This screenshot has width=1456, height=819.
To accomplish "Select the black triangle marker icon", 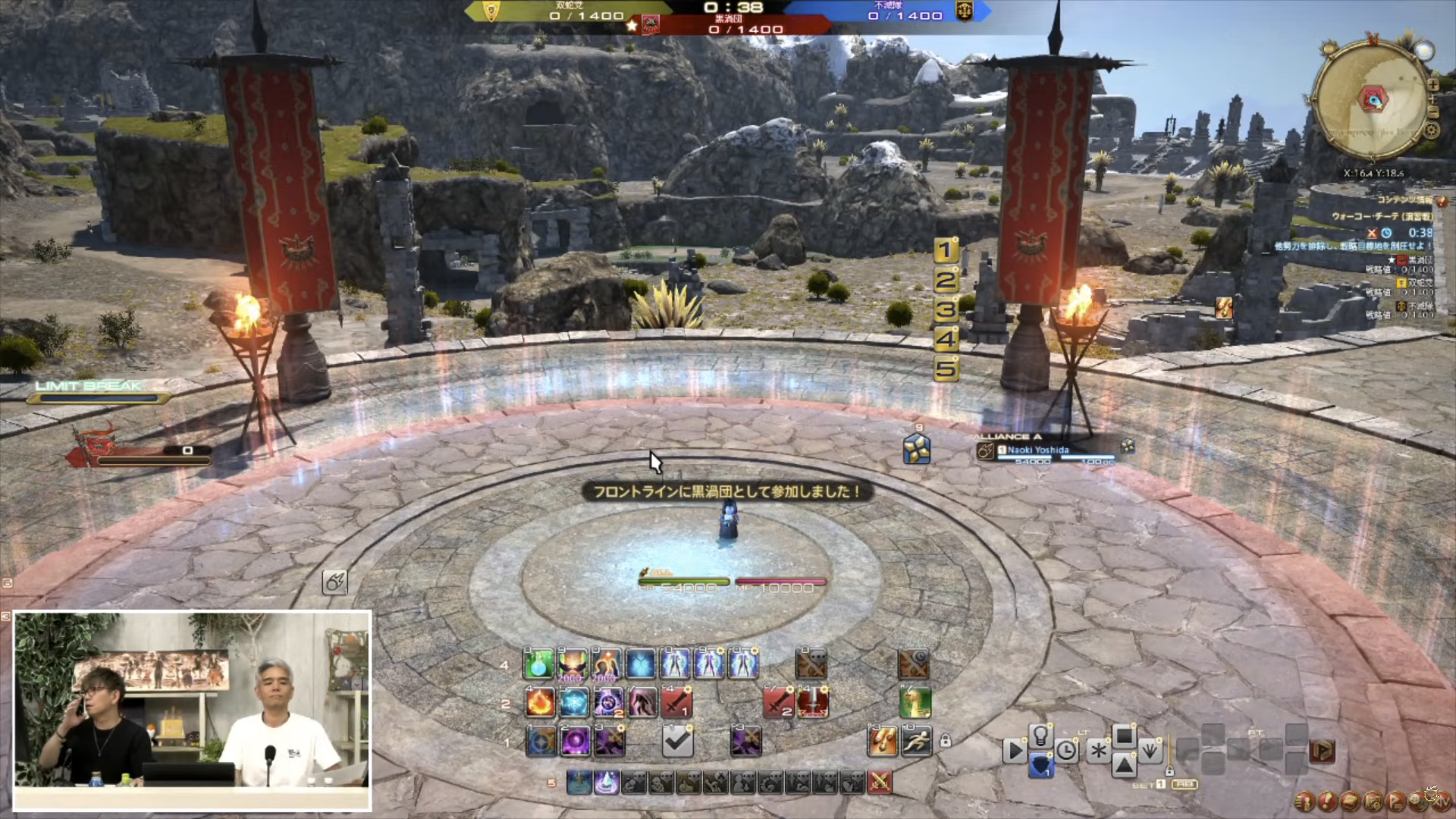I will click(1124, 765).
